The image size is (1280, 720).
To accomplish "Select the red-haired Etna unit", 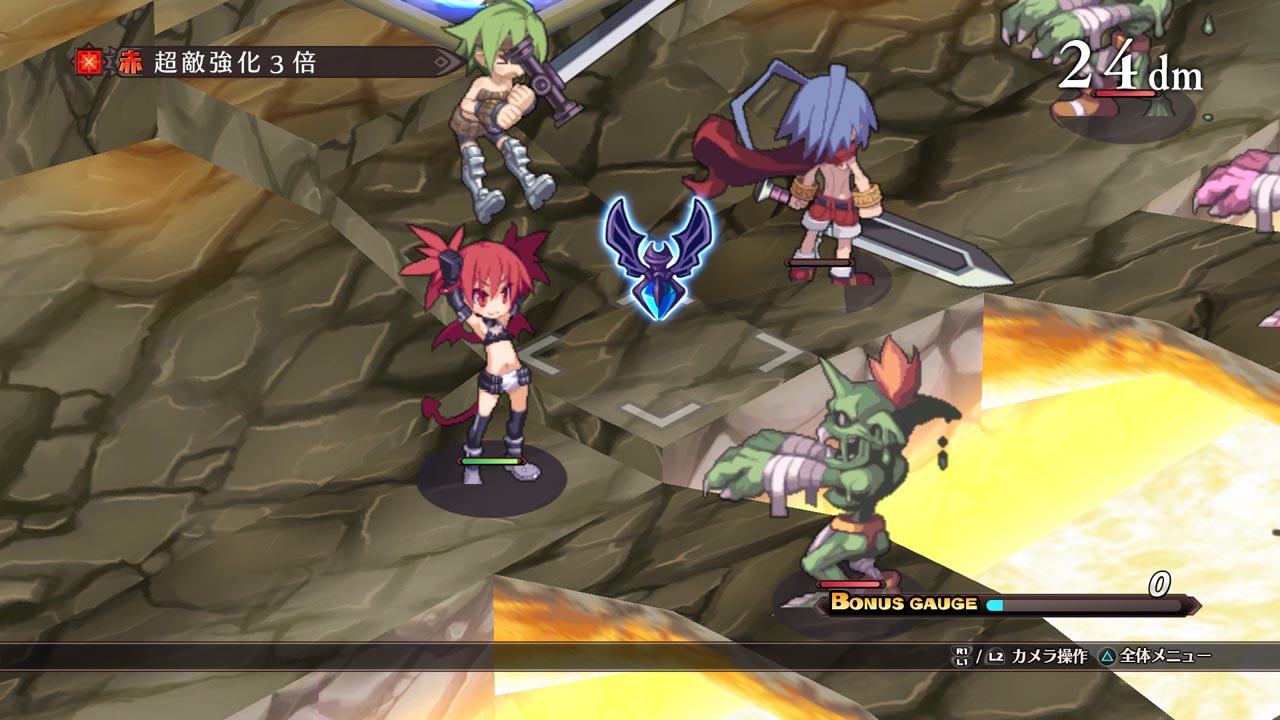I will click(480, 350).
